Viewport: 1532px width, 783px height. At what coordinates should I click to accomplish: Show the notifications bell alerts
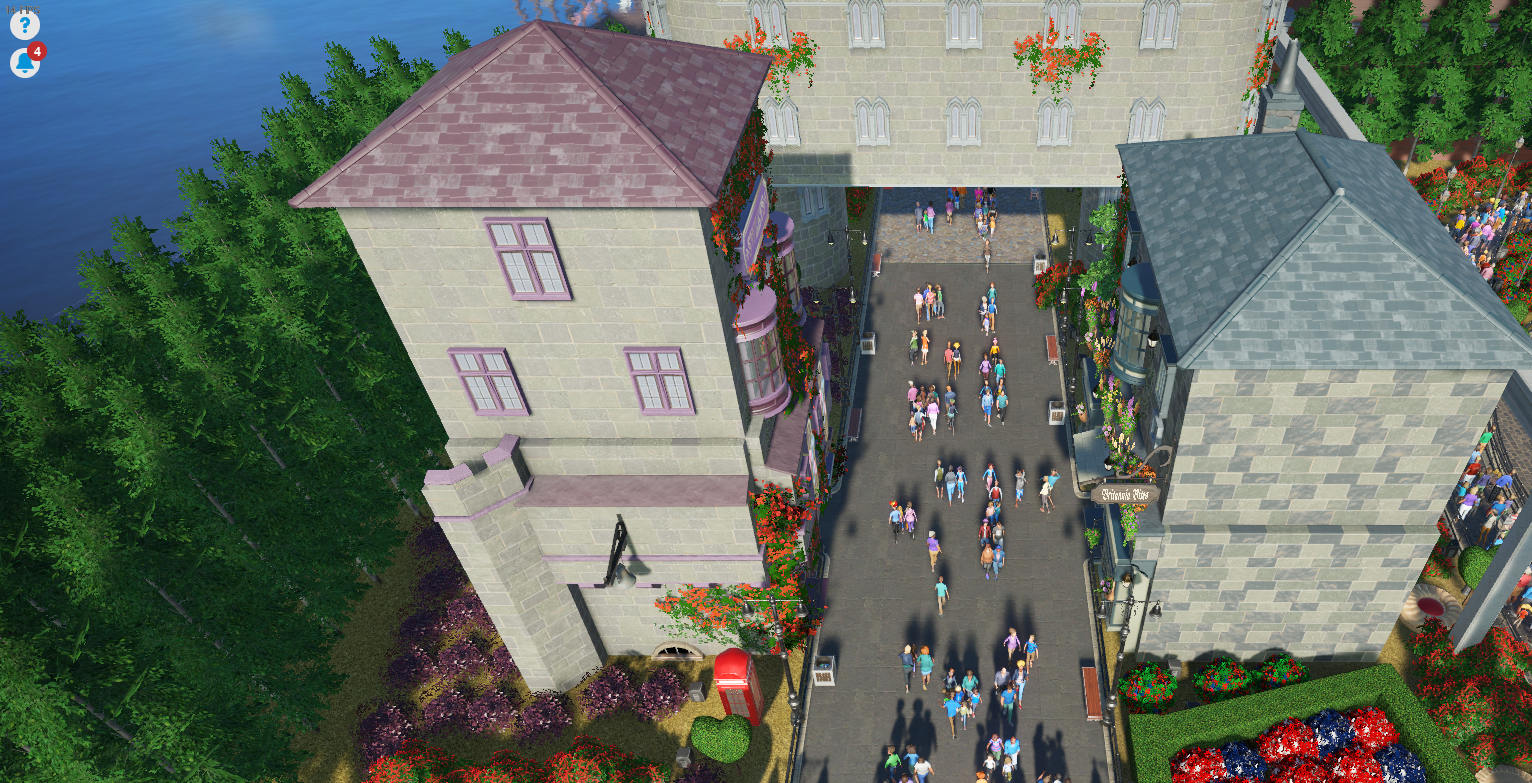pos(25,63)
